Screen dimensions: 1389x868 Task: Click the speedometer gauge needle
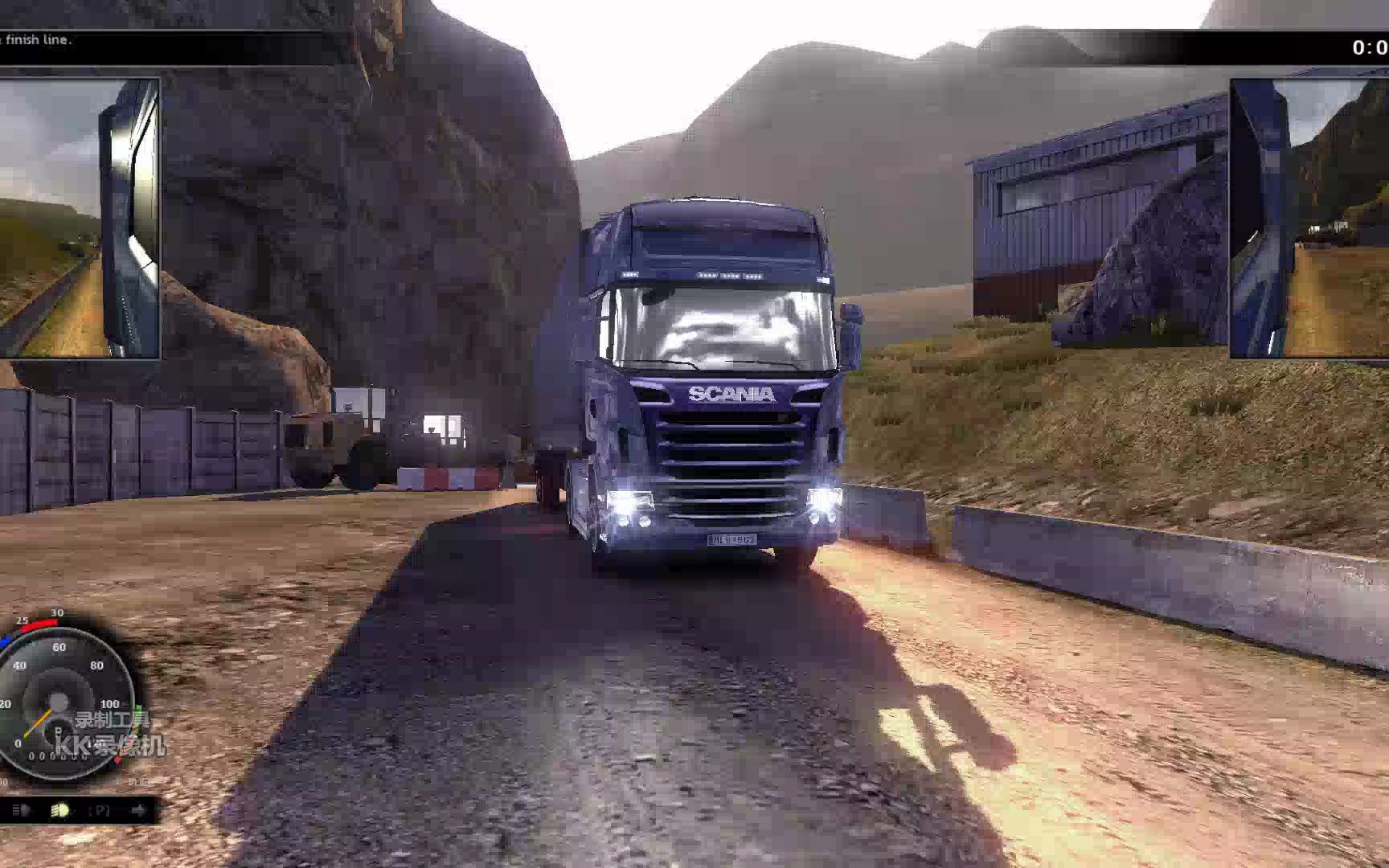click(39, 723)
